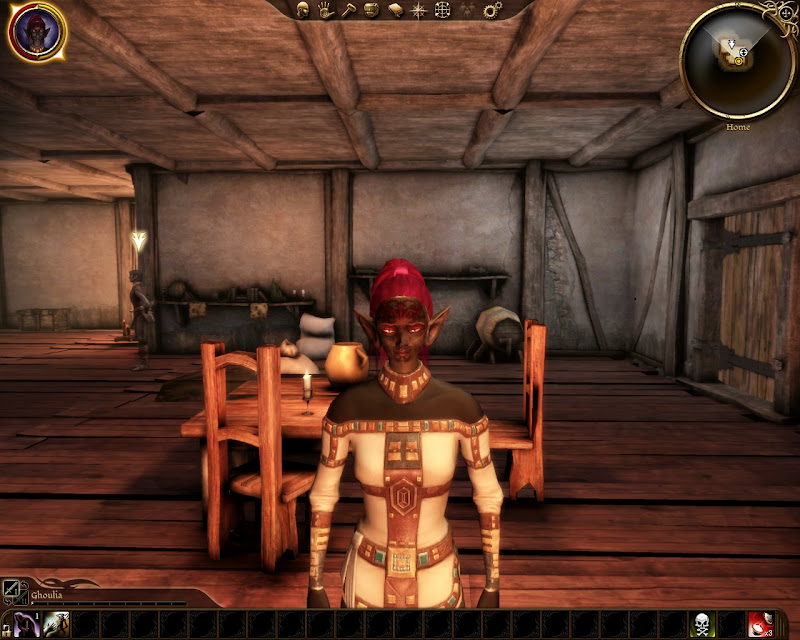Activate the second quickbar ability icon
The width and height of the screenshot is (800, 640).
click(x=55, y=624)
